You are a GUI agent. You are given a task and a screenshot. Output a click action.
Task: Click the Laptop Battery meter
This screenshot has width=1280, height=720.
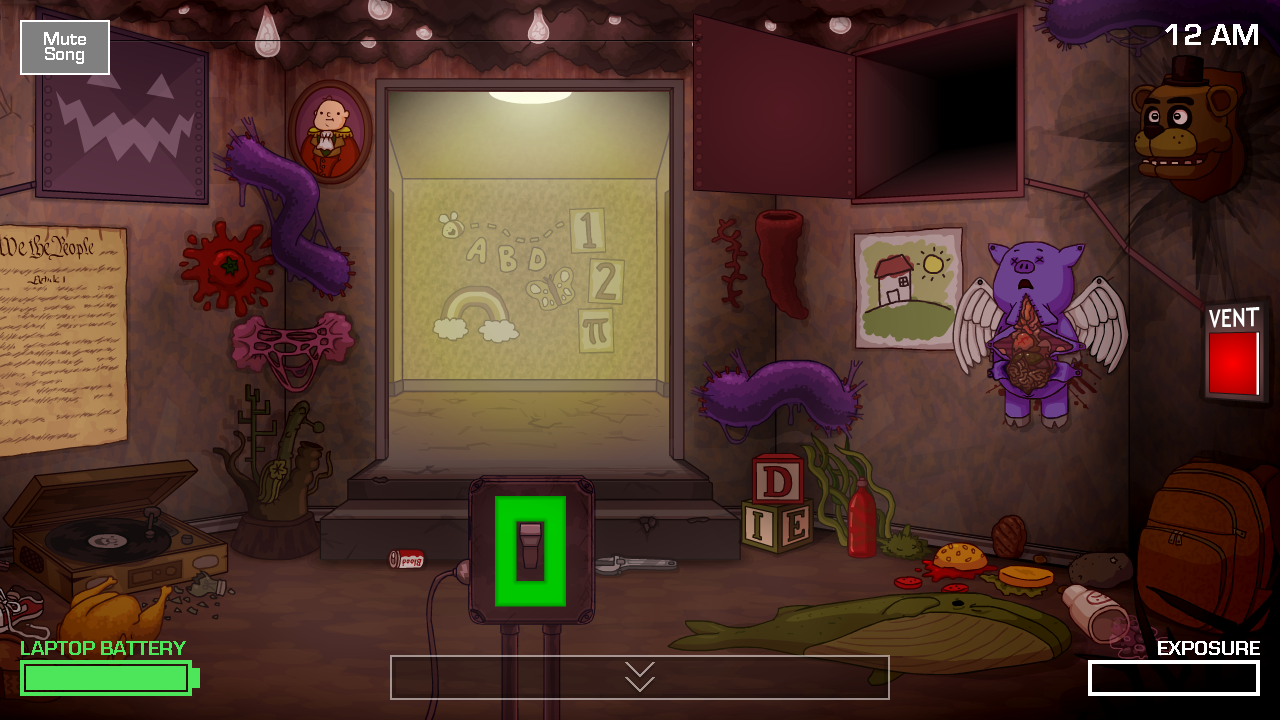[x=105, y=677]
